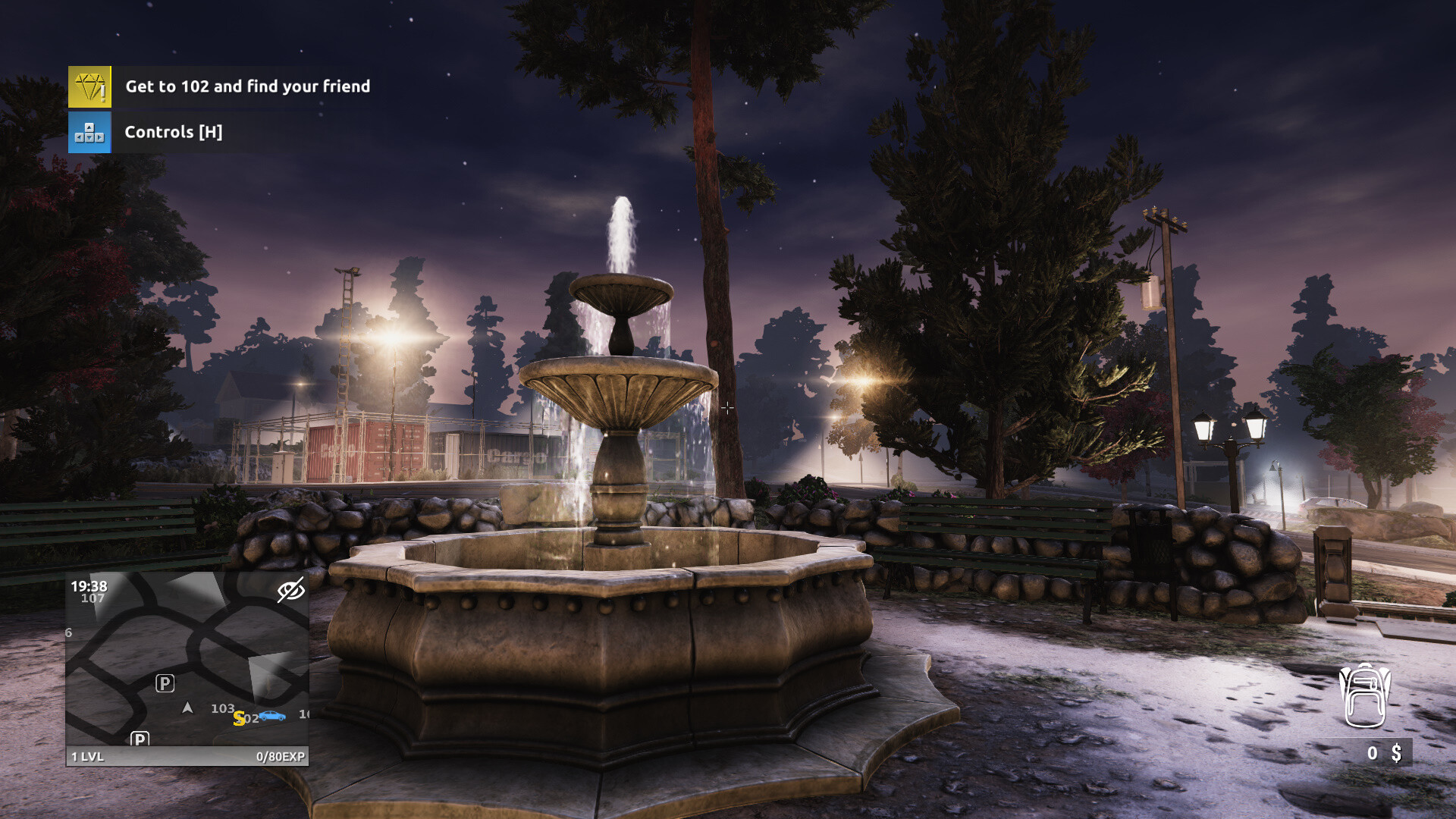Click the '1 LVL' level label
The image size is (1456, 819).
coord(88,756)
